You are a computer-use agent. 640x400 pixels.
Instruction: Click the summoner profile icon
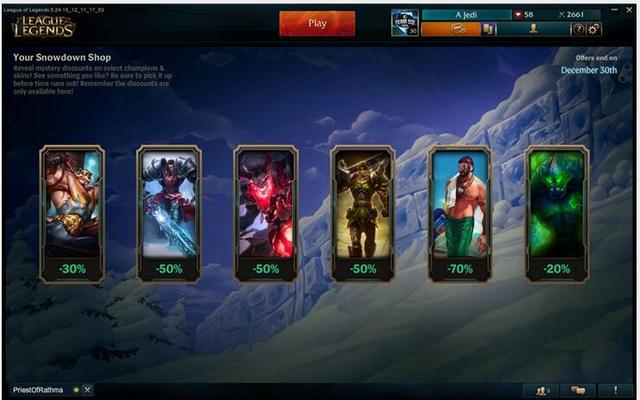point(404,22)
